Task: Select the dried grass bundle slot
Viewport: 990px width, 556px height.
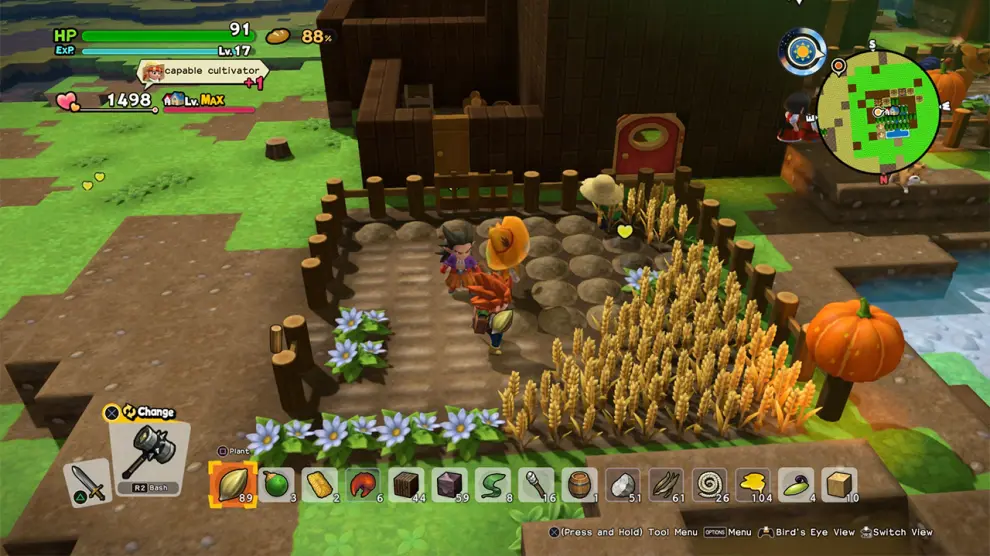Action: pyautogui.click(x=667, y=485)
